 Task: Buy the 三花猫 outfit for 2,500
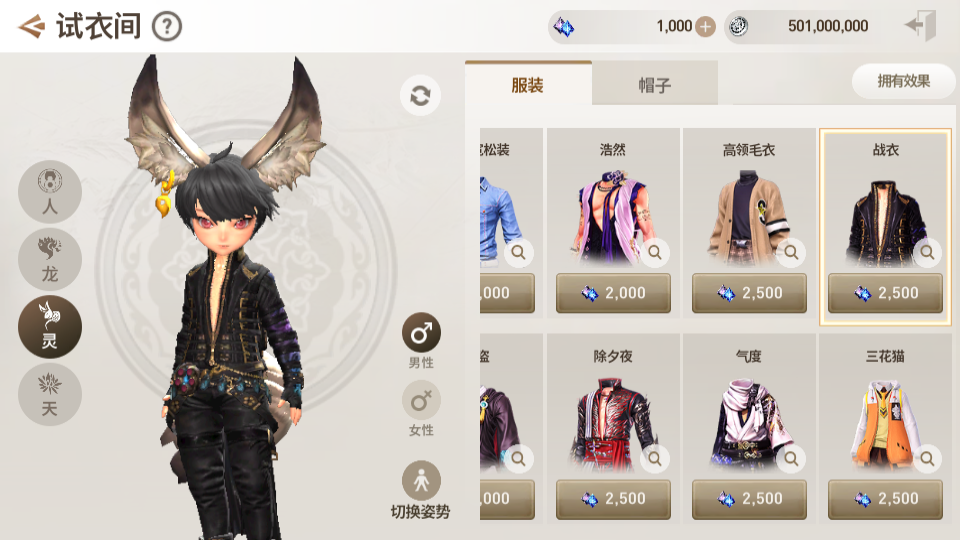(x=885, y=498)
